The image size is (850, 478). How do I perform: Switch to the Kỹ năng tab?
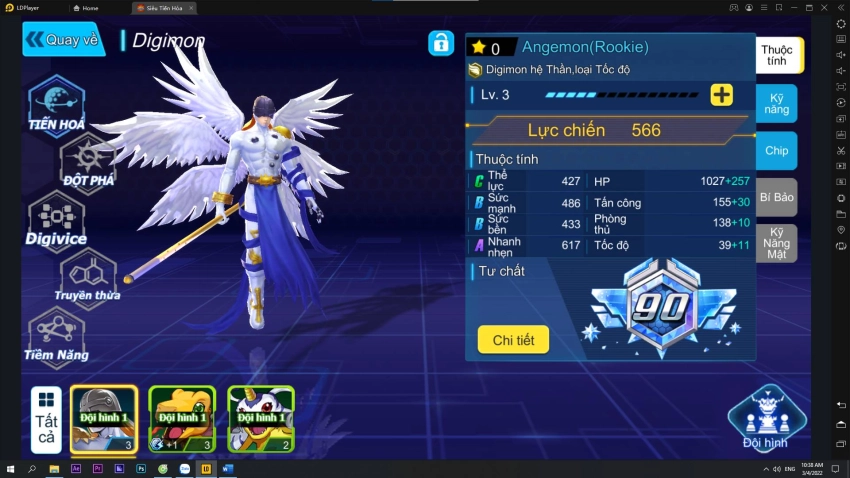pos(777,103)
